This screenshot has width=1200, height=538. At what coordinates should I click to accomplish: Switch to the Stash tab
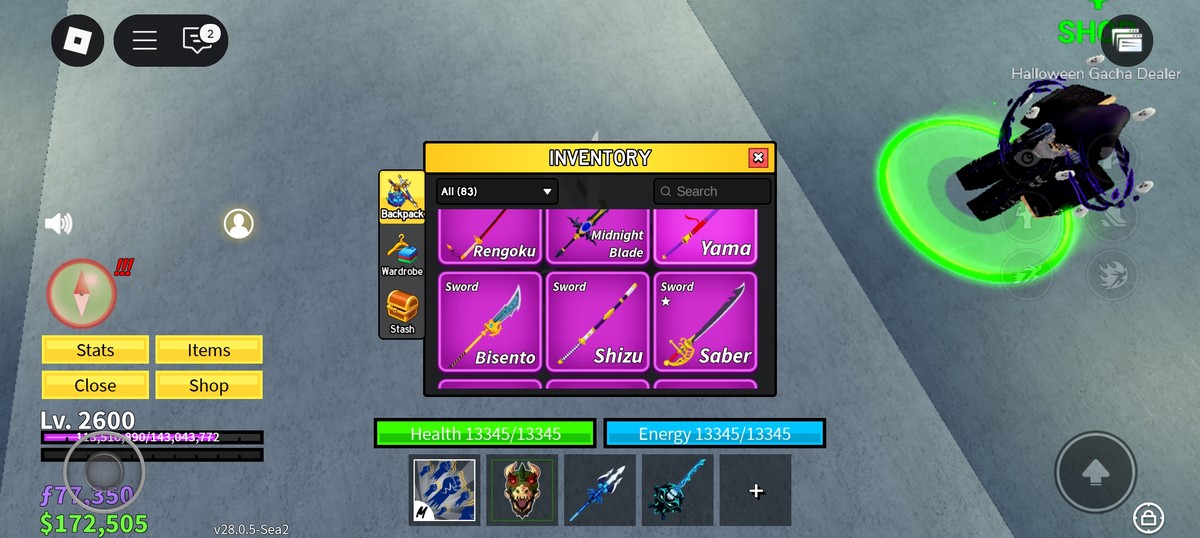[x=402, y=312]
